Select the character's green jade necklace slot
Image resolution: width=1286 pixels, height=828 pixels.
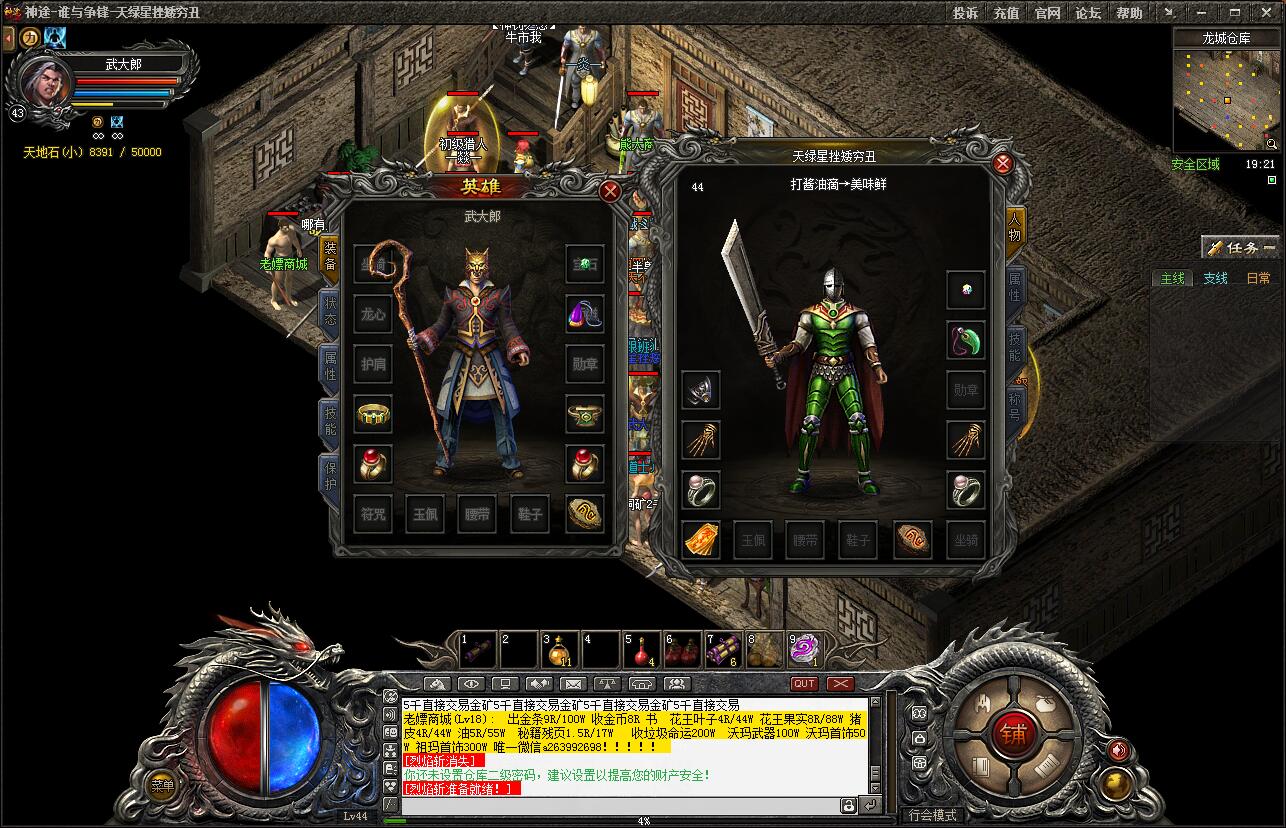(966, 340)
